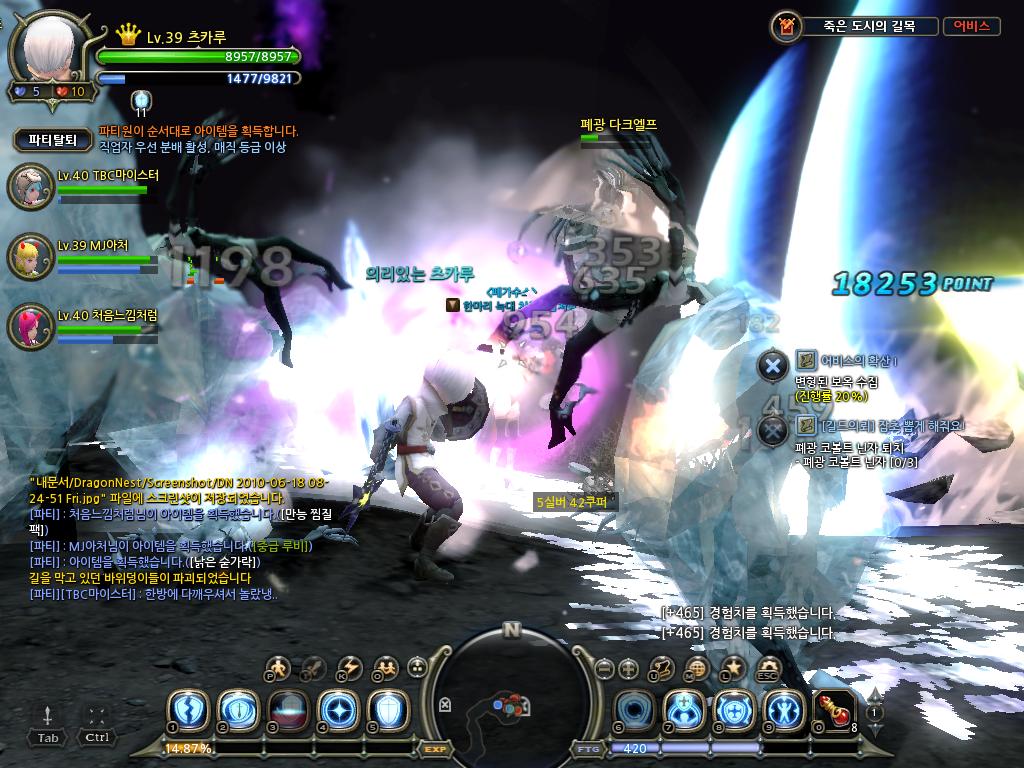
Task: Click the circular minimap
Action: coord(511,695)
